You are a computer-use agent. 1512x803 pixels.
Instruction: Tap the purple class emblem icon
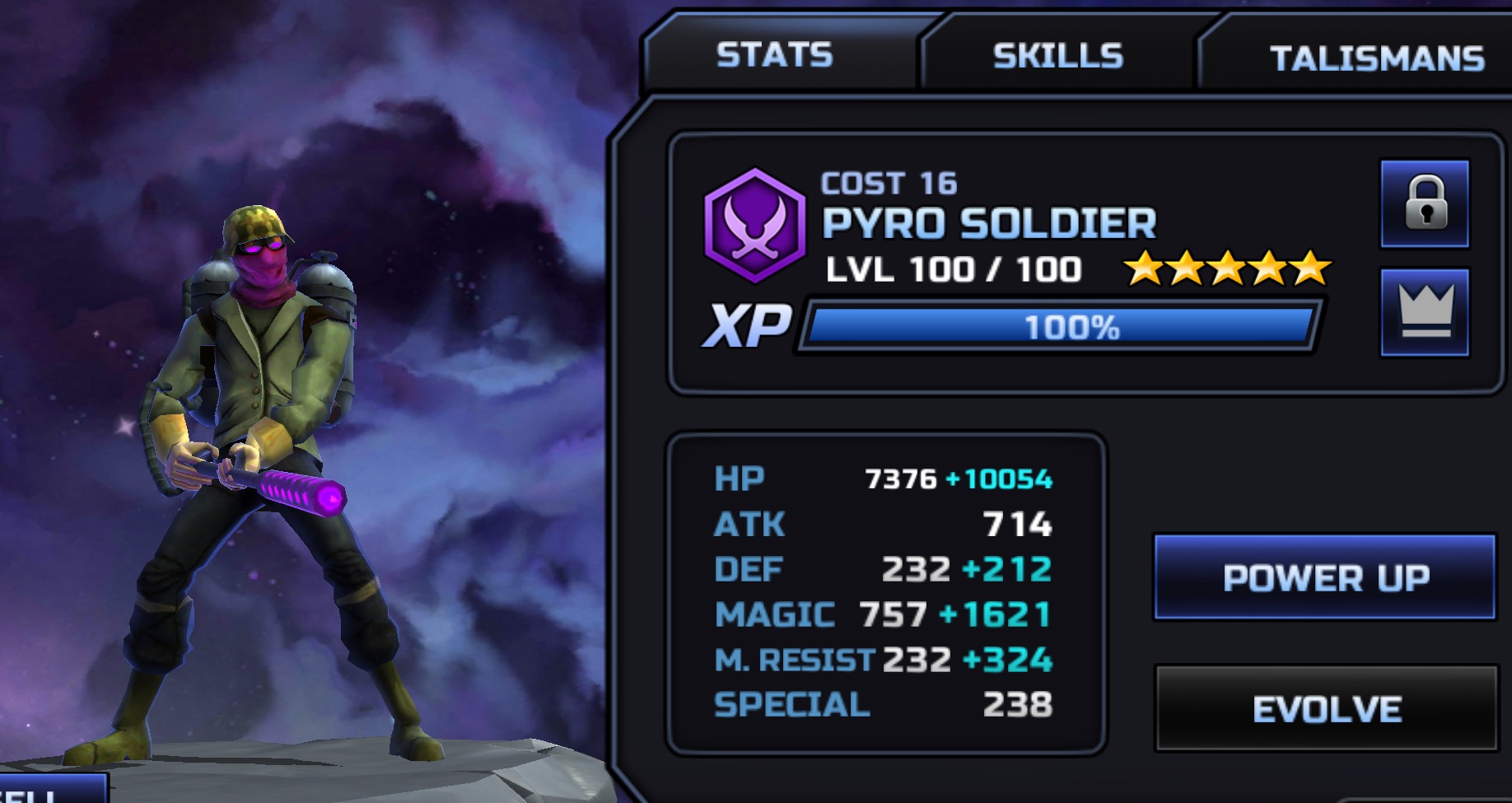[x=754, y=225]
